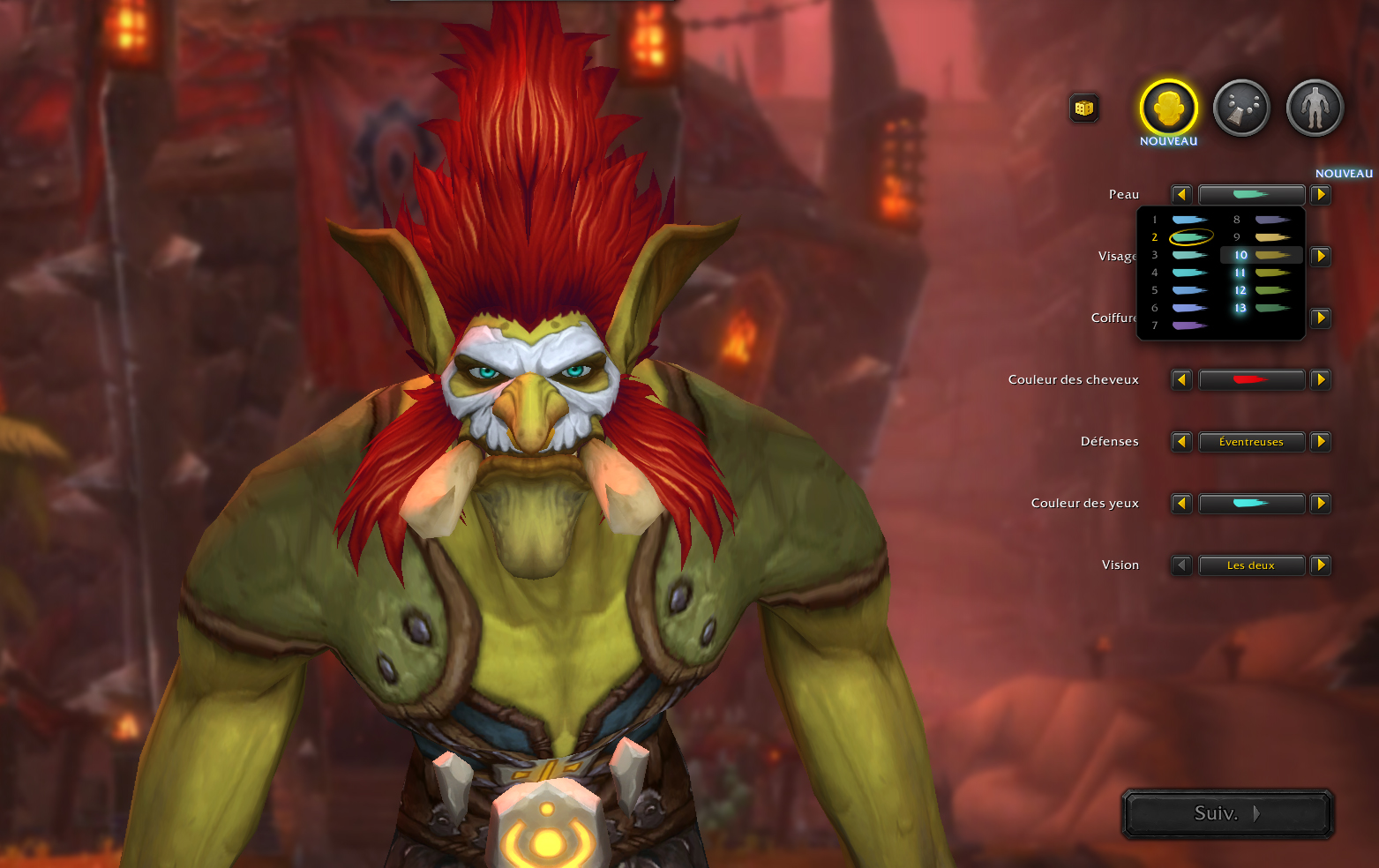
Task: Go to previous Défenses option
Action: point(1181,442)
